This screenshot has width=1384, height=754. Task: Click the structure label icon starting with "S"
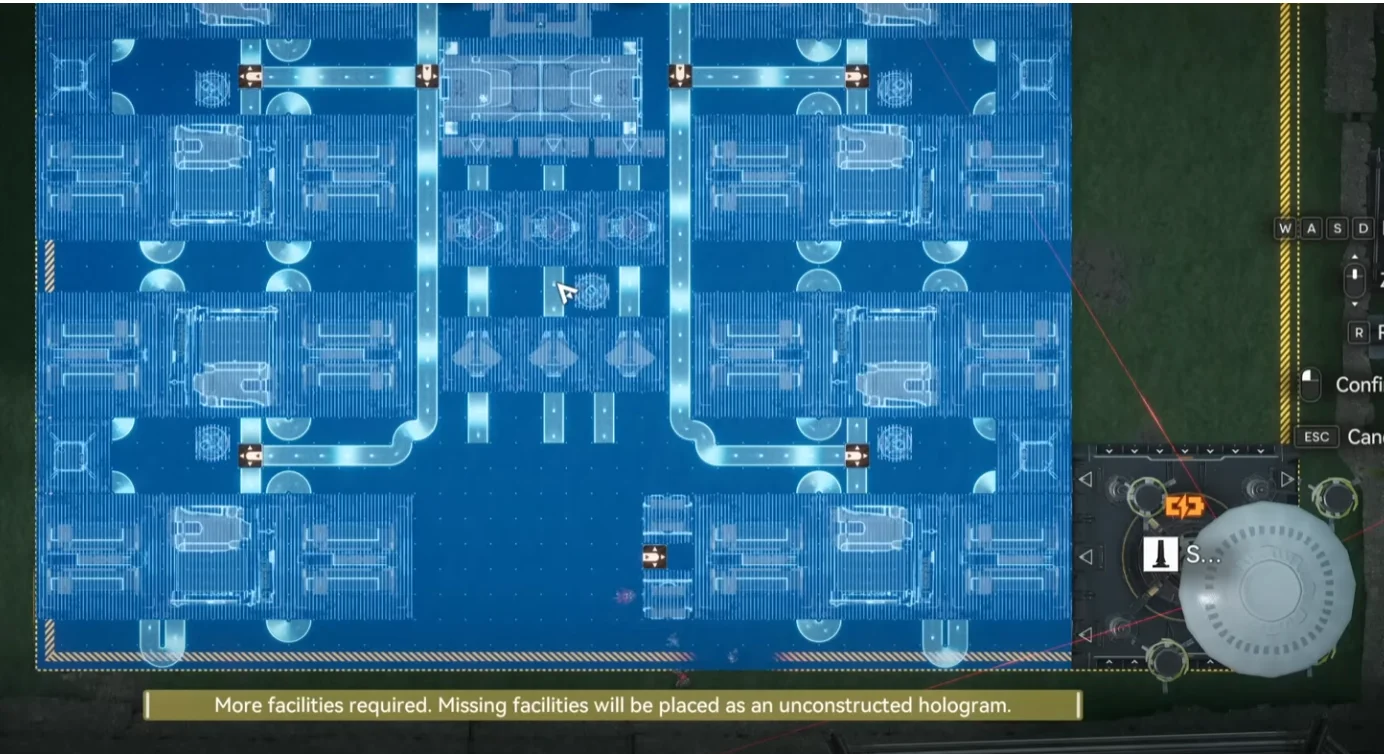(x=1159, y=554)
